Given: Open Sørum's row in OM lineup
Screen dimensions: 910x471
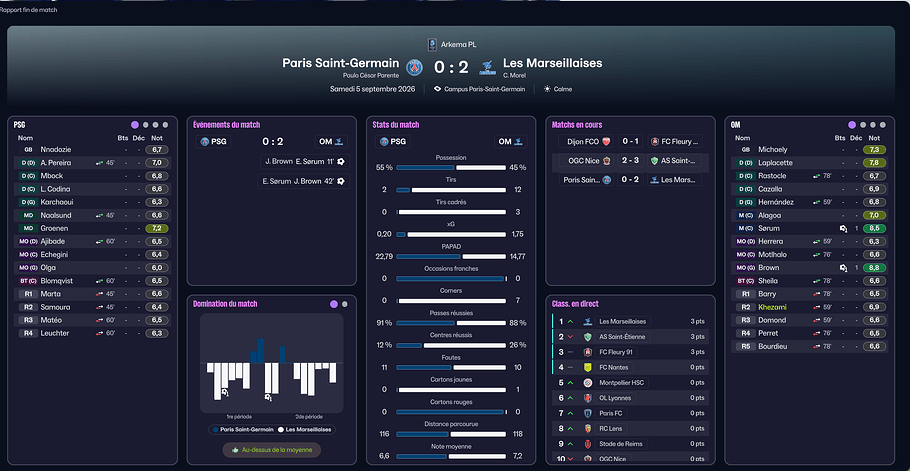Looking at the screenshot, I should pyautogui.click(x=771, y=228).
